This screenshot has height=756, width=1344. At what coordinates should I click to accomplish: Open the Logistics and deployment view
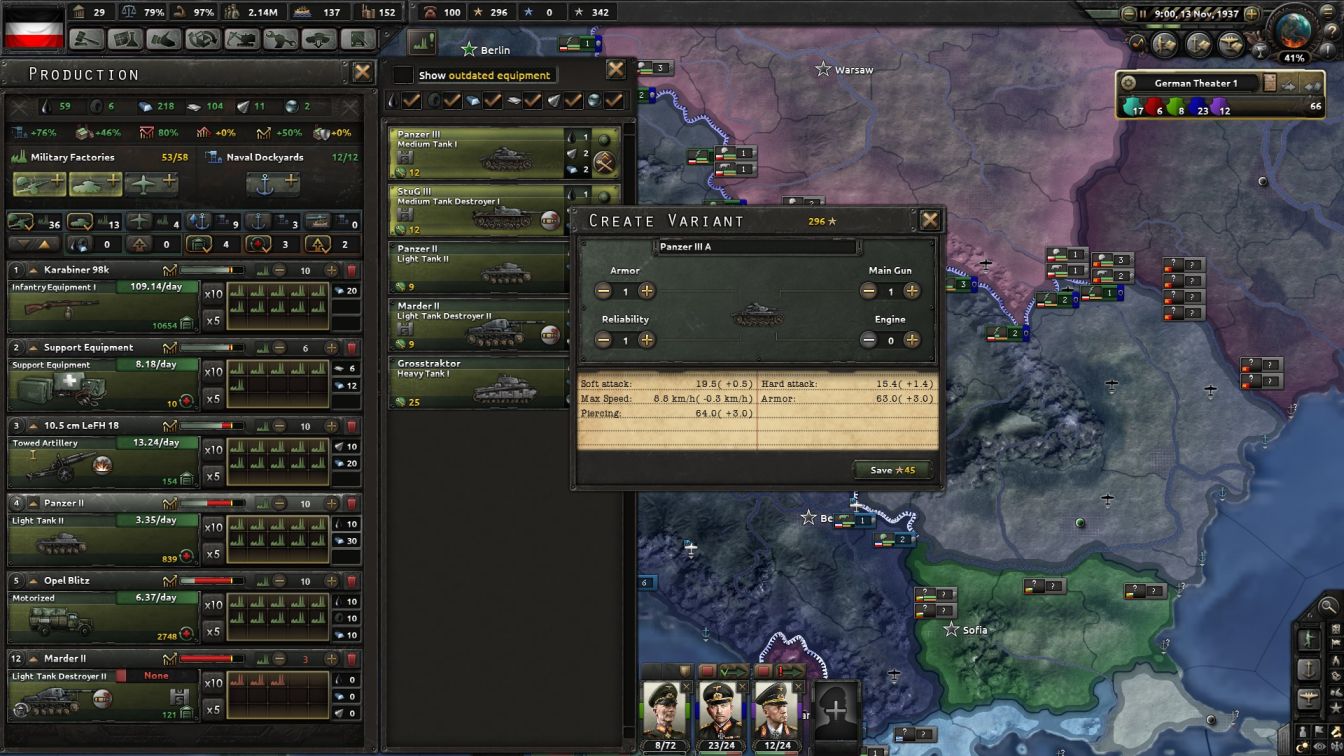point(318,43)
